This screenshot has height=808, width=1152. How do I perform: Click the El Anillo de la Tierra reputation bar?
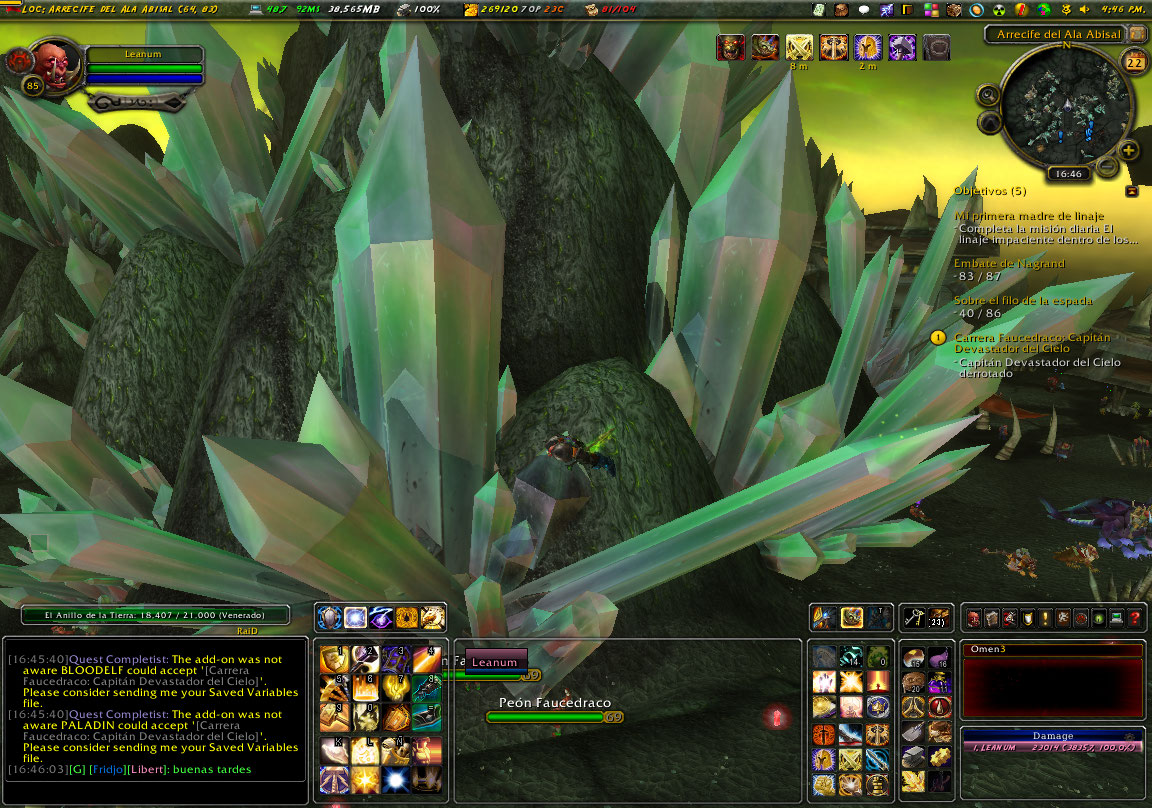pyautogui.click(x=155, y=616)
